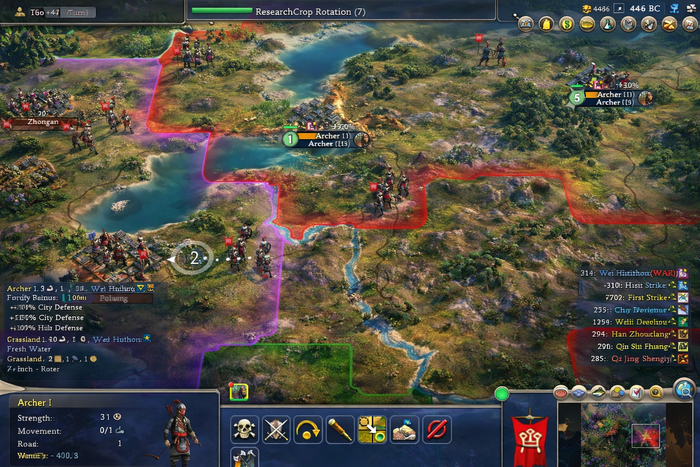Screen dimensions: 700x467
Task: Select the Archer stack flagged with 1
Action: 322,139
